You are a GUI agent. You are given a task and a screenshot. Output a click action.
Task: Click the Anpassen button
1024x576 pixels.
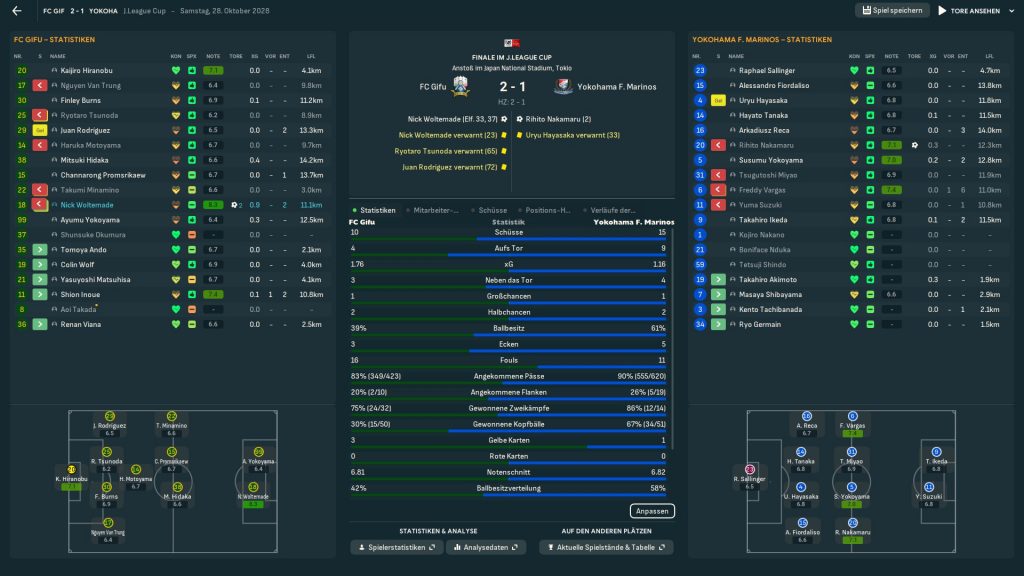652,511
